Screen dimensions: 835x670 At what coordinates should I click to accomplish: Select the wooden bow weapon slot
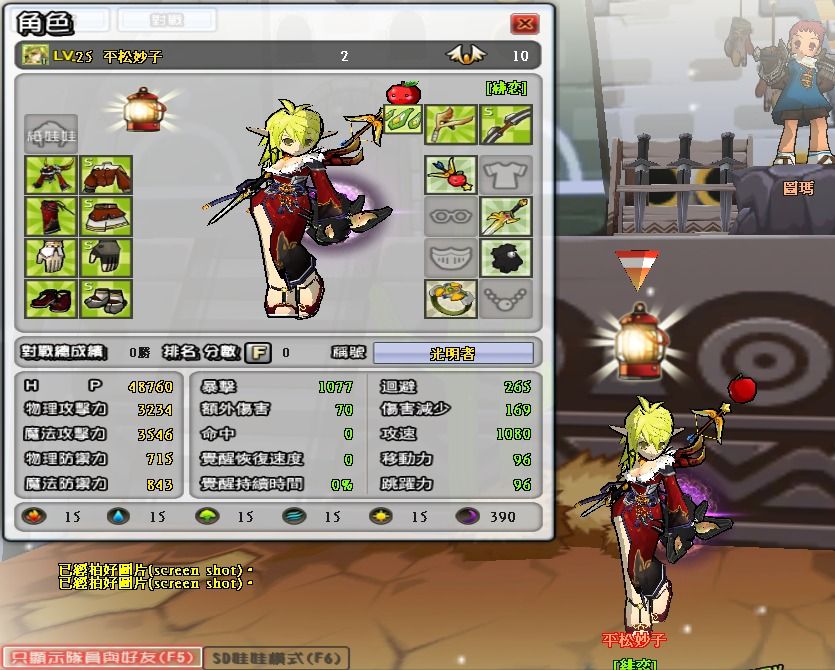pos(450,124)
